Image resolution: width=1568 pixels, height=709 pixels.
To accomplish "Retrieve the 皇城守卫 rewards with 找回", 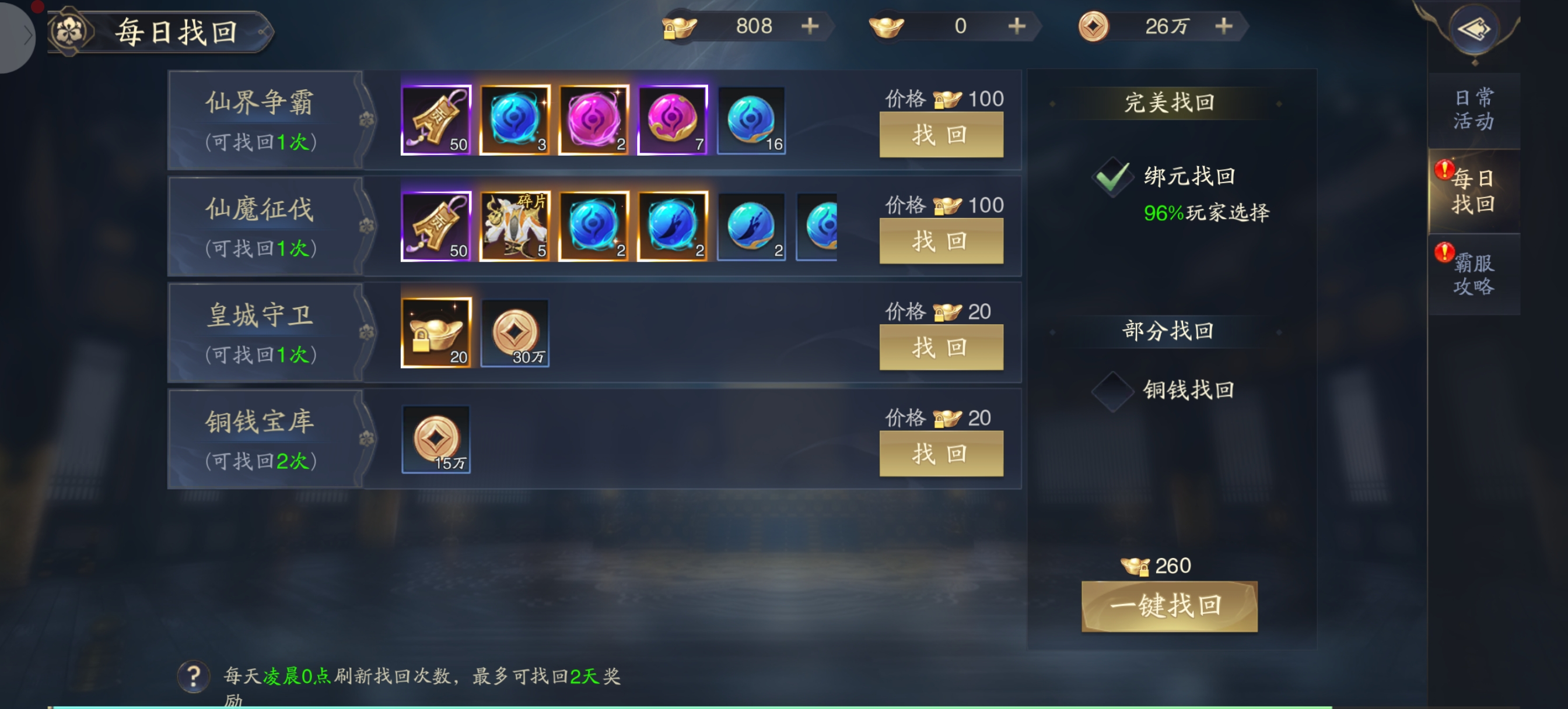I will click(940, 348).
